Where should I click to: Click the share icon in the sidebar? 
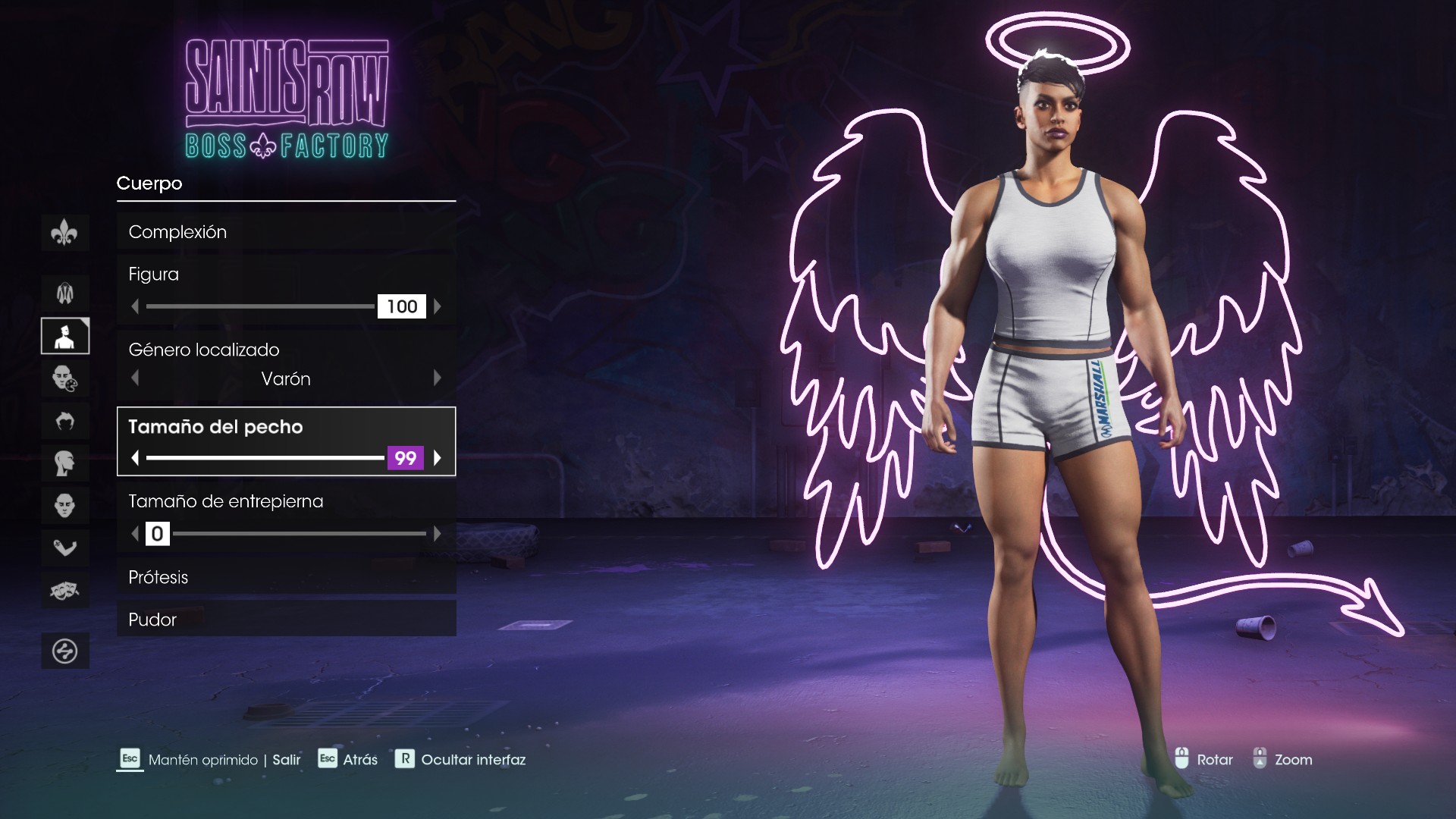[65, 651]
